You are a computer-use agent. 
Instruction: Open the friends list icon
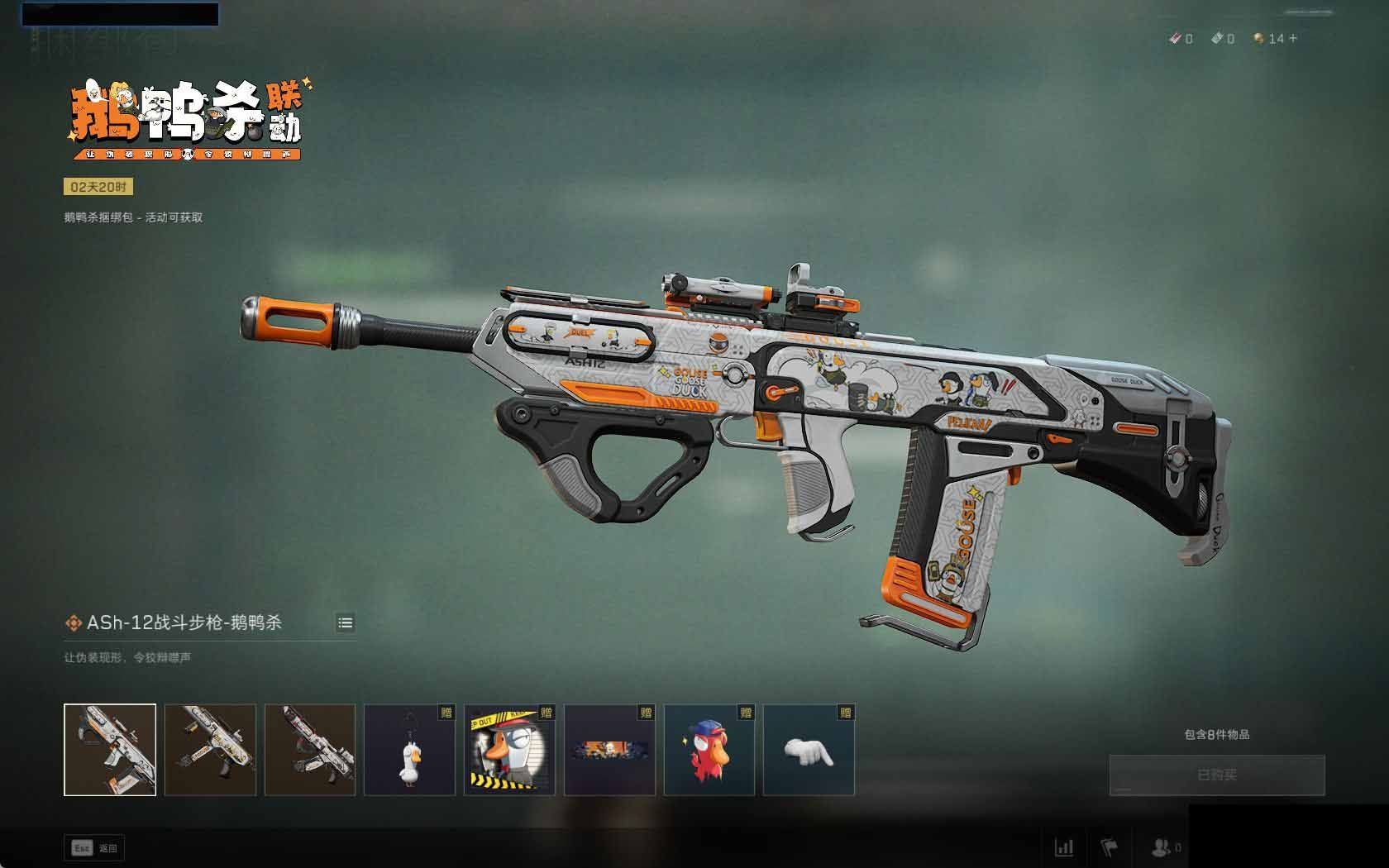pos(1162,847)
